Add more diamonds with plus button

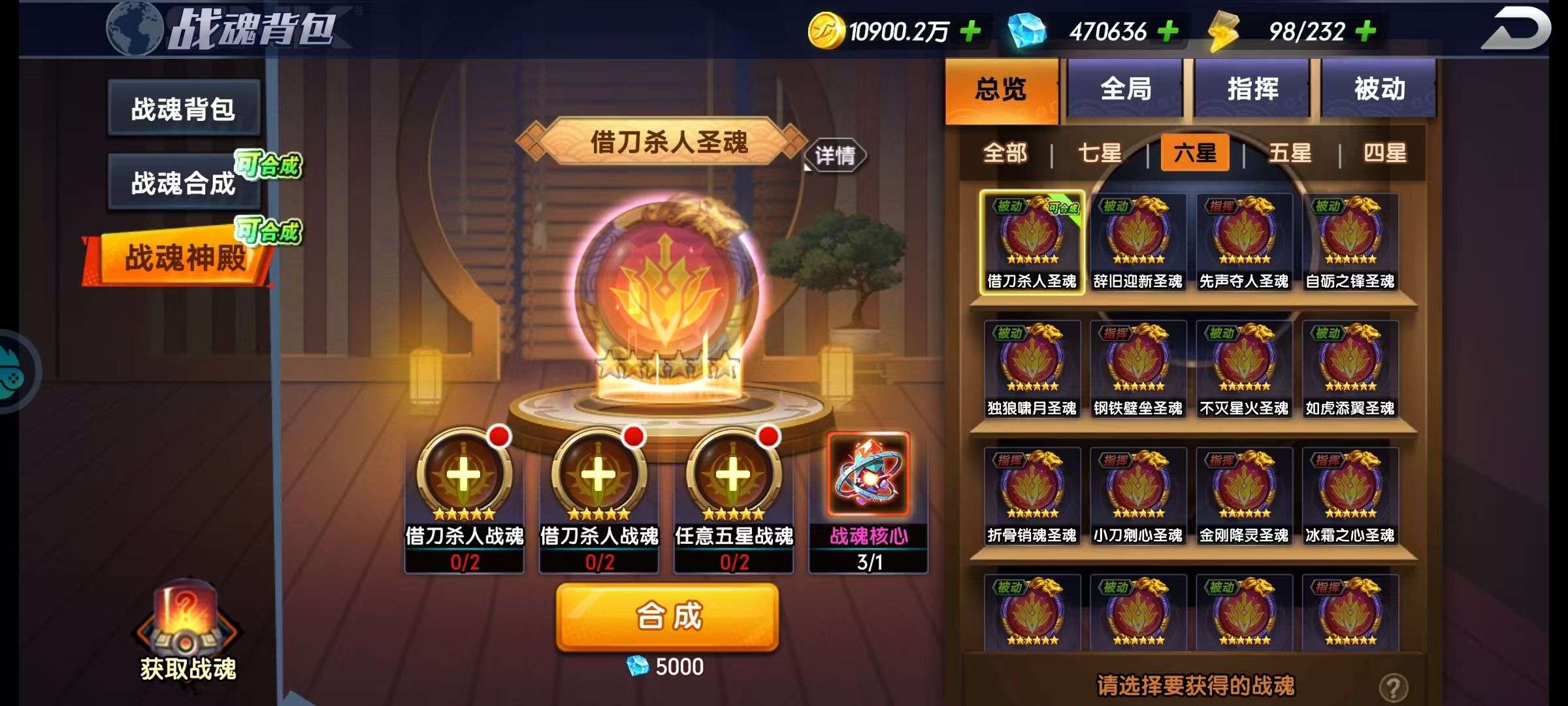(1168, 31)
